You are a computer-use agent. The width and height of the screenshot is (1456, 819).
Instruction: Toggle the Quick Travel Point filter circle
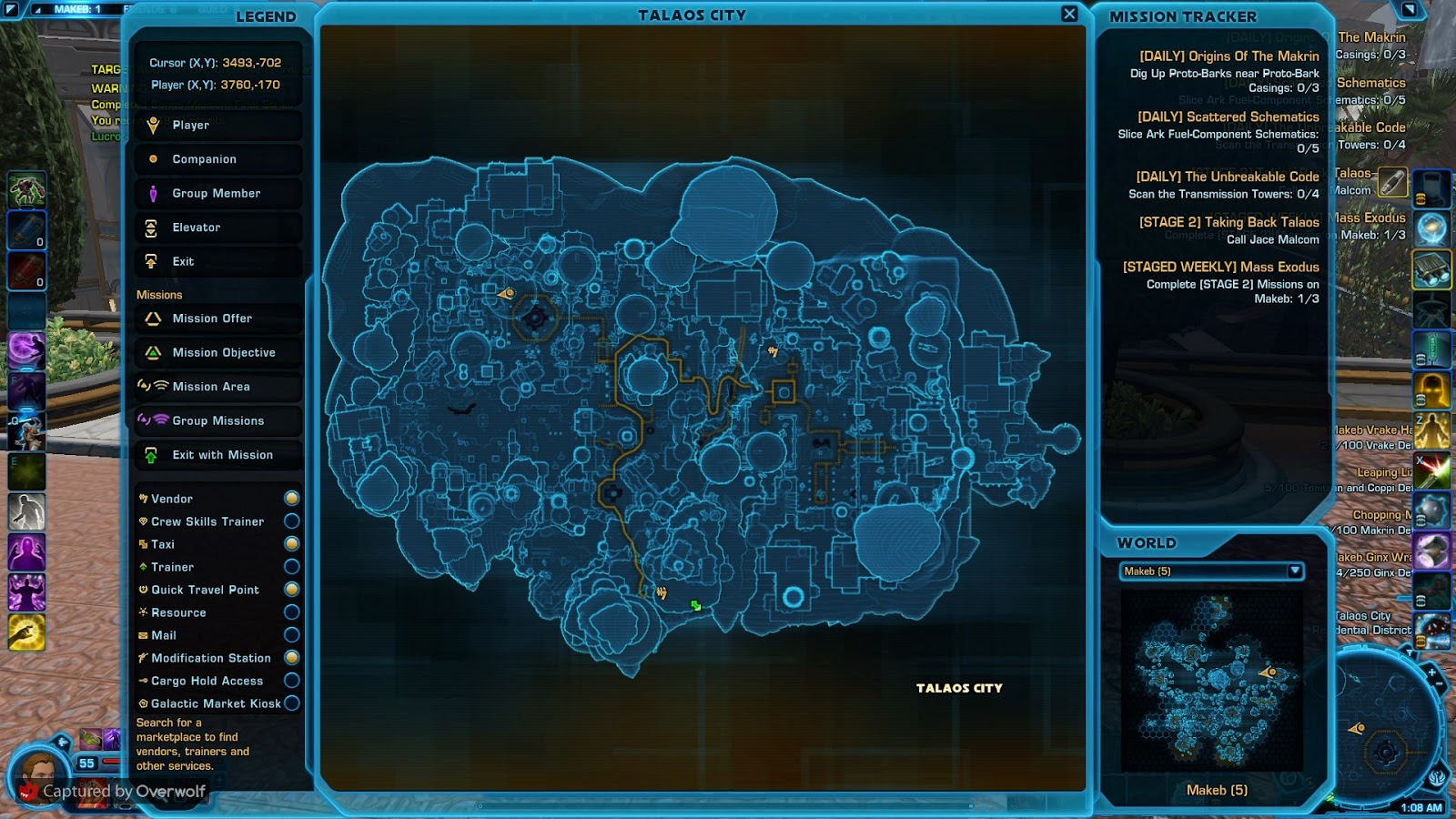[291, 590]
